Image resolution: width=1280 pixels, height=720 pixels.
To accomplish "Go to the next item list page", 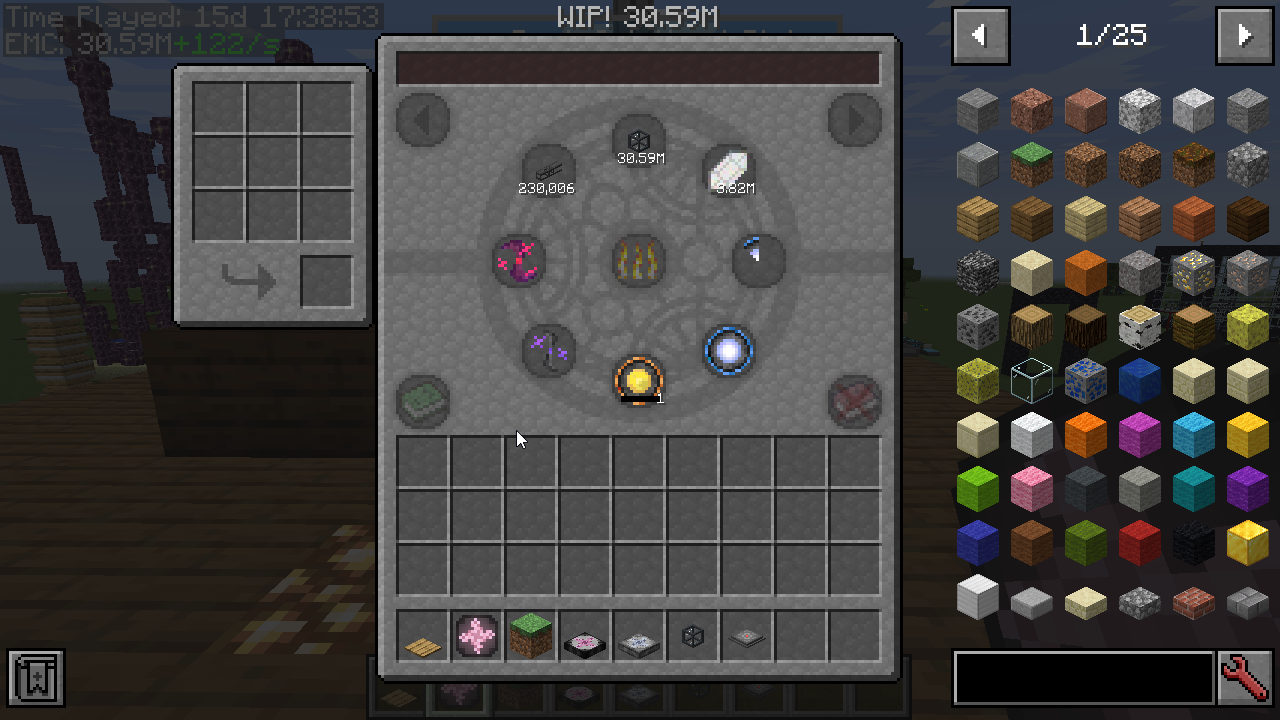I will coord(1244,36).
